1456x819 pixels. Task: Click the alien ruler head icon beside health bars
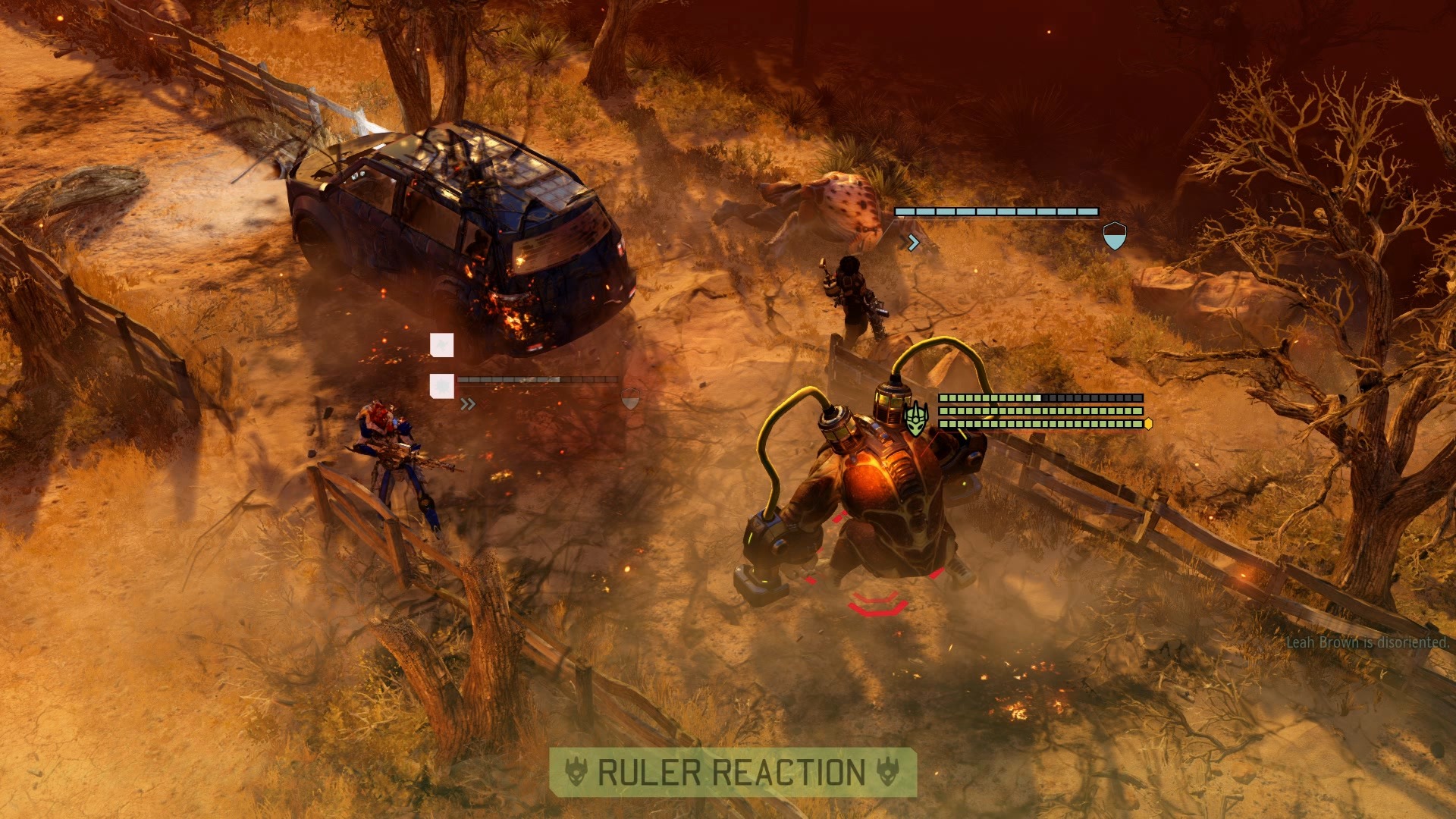pyautogui.click(x=916, y=417)
